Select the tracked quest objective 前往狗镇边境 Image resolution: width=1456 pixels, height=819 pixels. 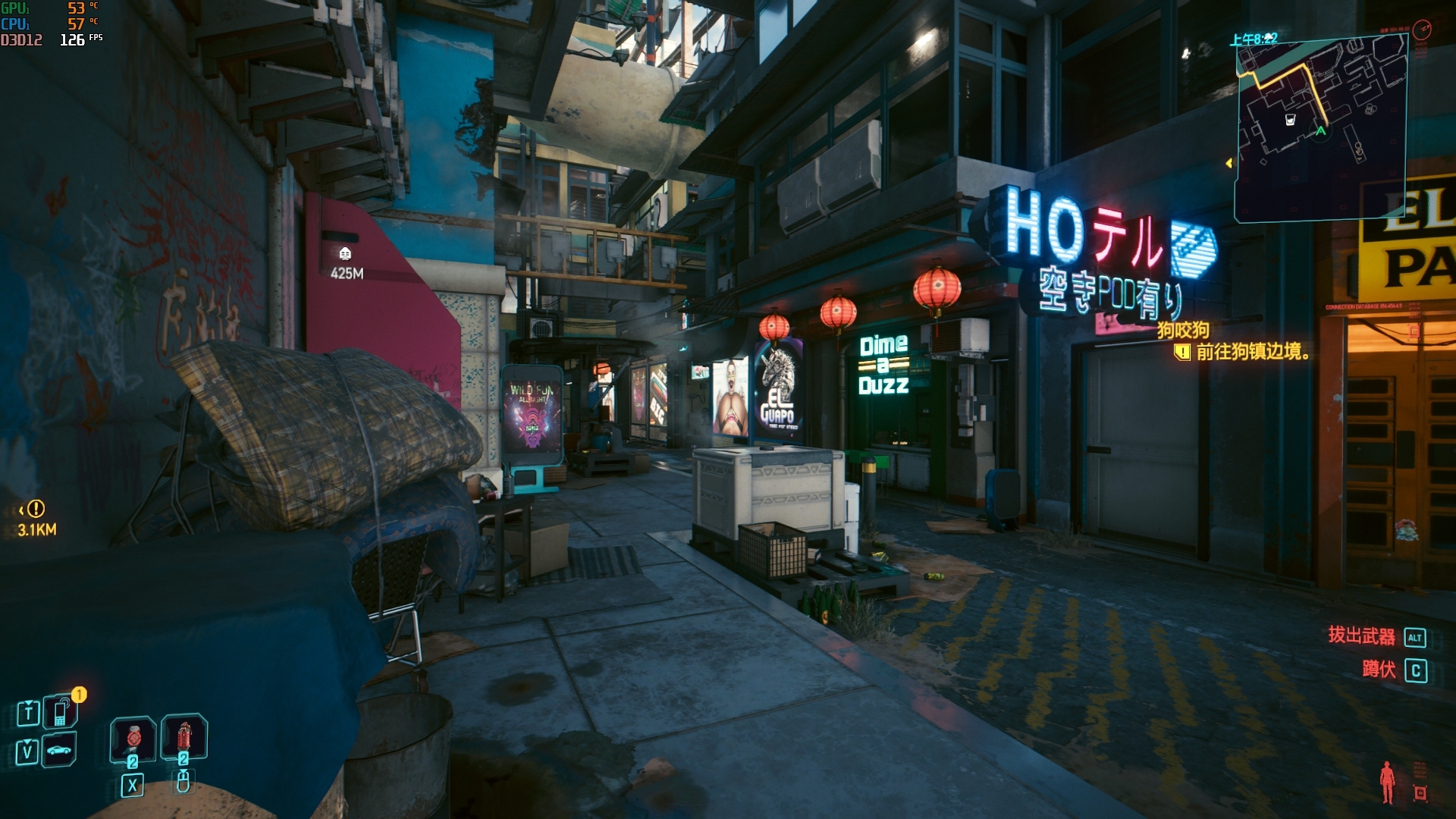click(1253, 352)
